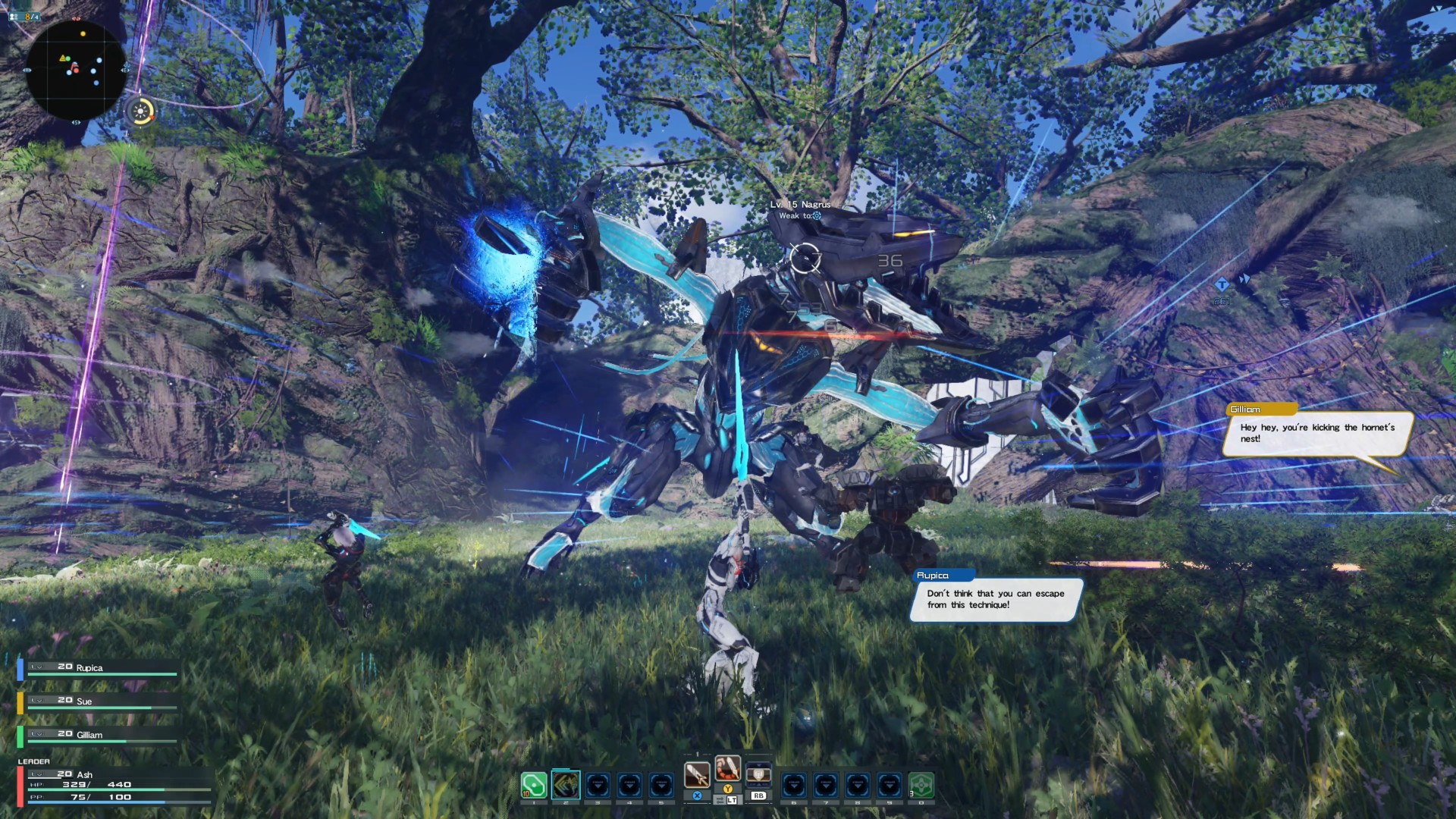Select the sword weapon action icon above X
Viewport: 1456px width, 819px height.
click(x=697, y=773)
